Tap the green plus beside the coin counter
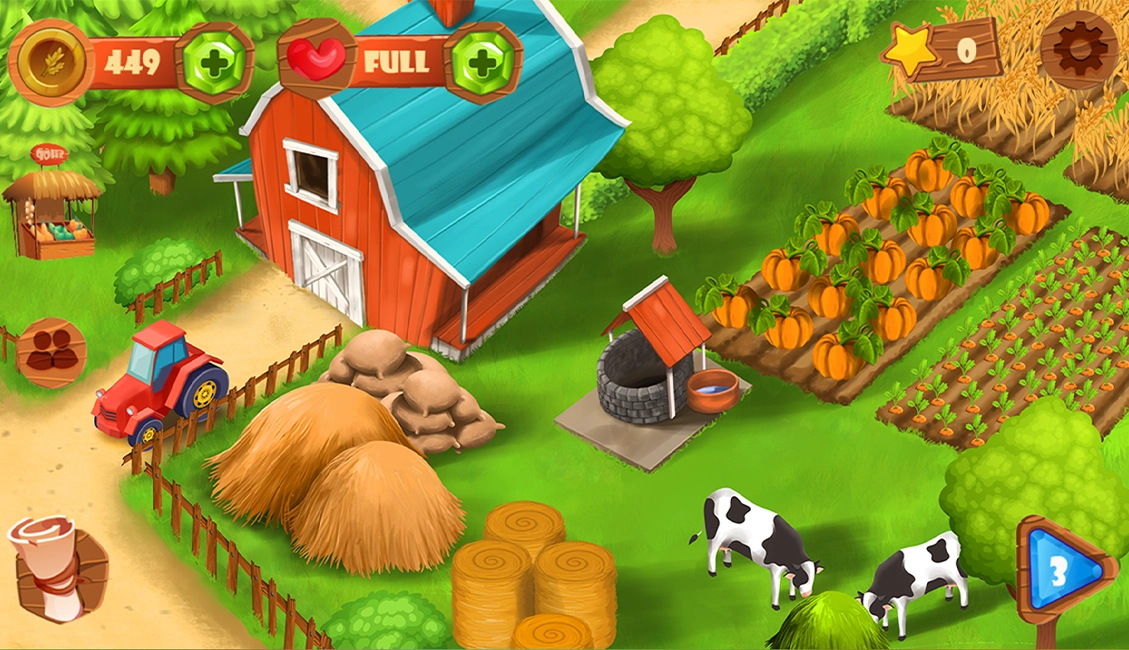The height and width of the screenshot is (650, 1129). click(x=213, y=62)
